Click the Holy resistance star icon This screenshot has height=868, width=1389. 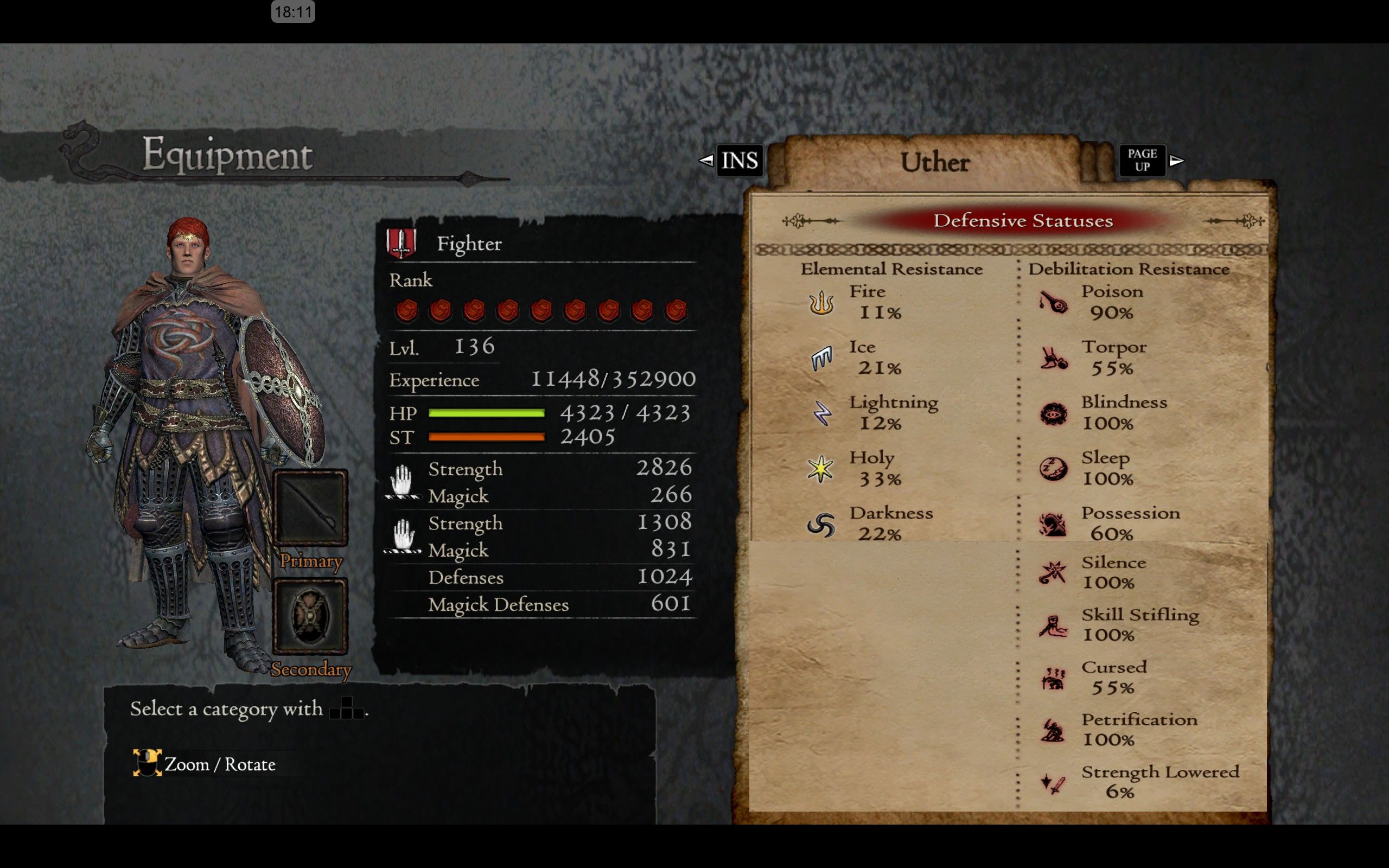(x=822, y=469)
